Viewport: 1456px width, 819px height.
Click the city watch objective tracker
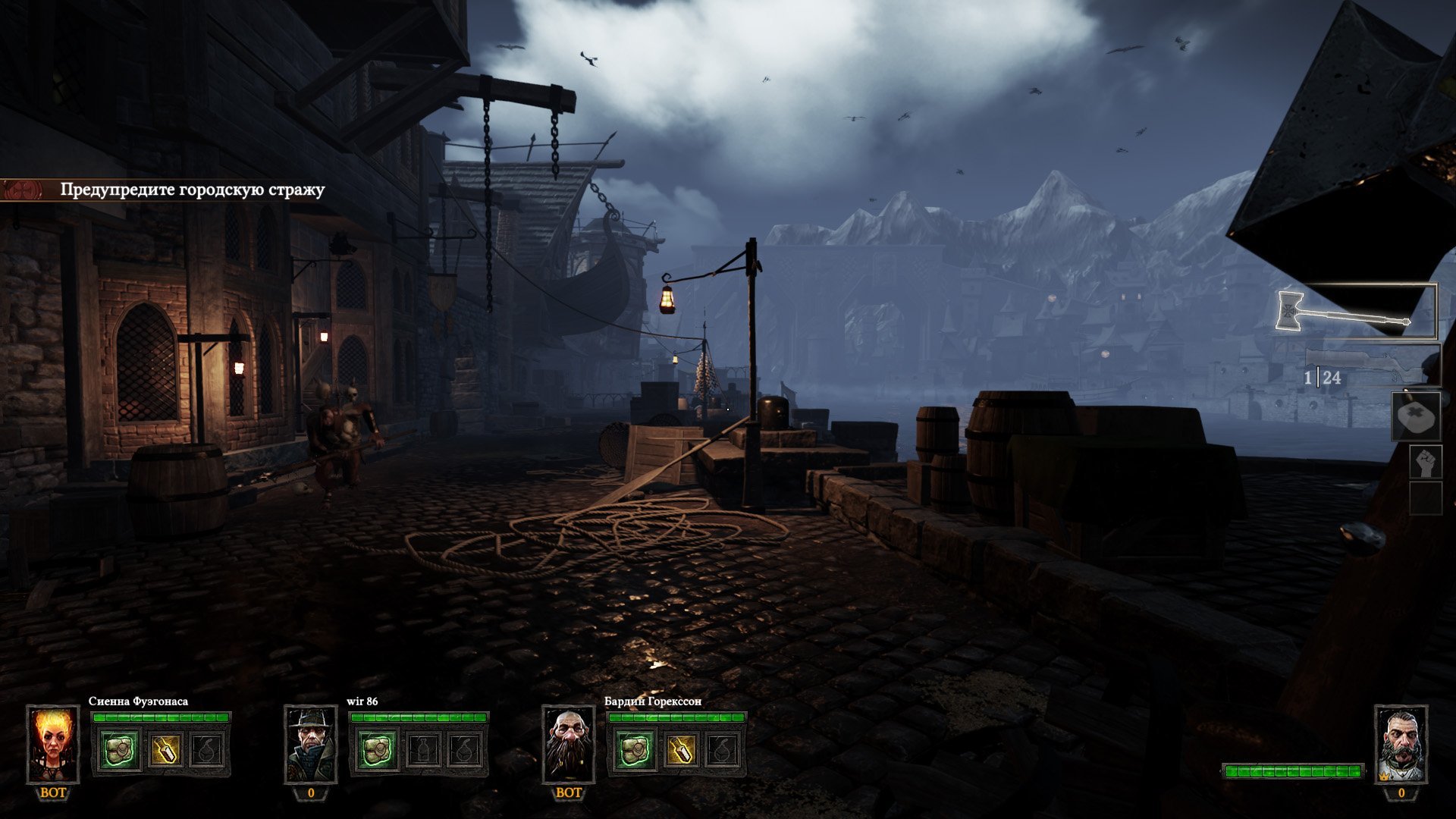point(192,190)
